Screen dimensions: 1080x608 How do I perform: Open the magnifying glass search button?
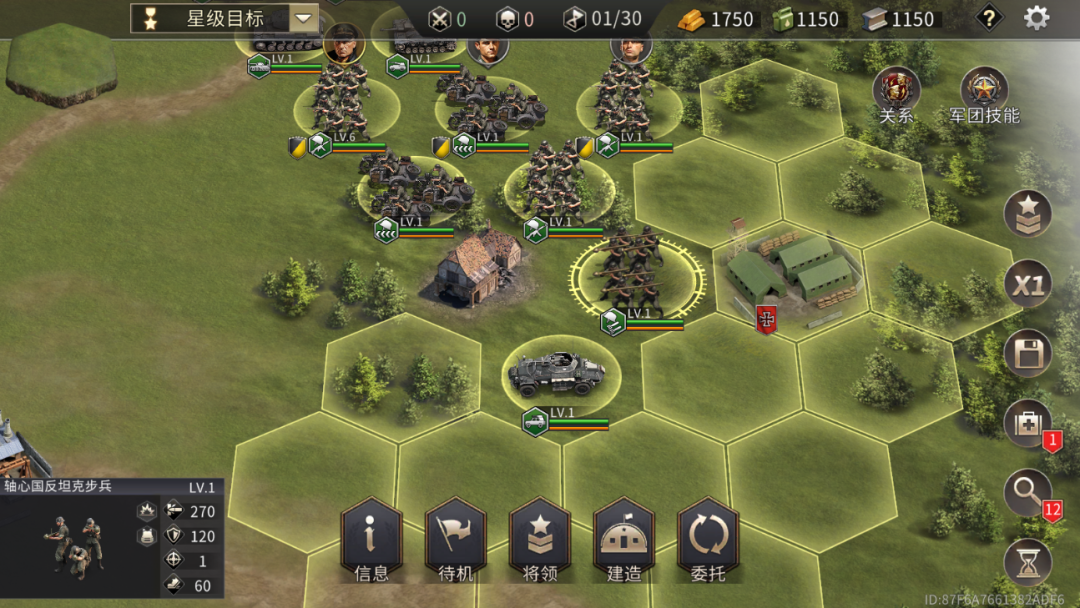pos(1028,494)
